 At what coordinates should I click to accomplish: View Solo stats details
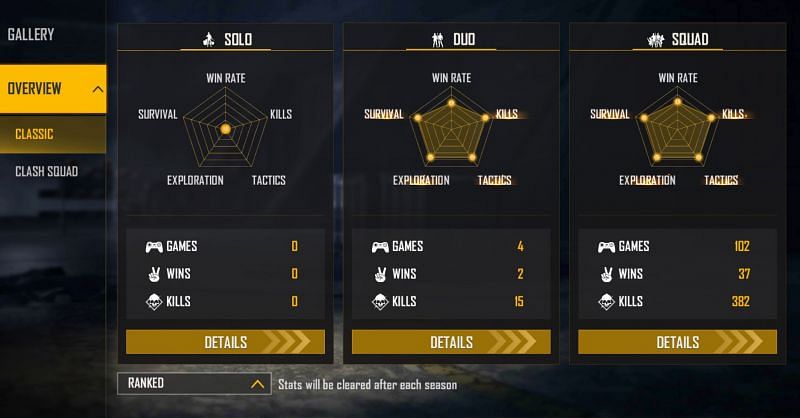click(225, 342)
